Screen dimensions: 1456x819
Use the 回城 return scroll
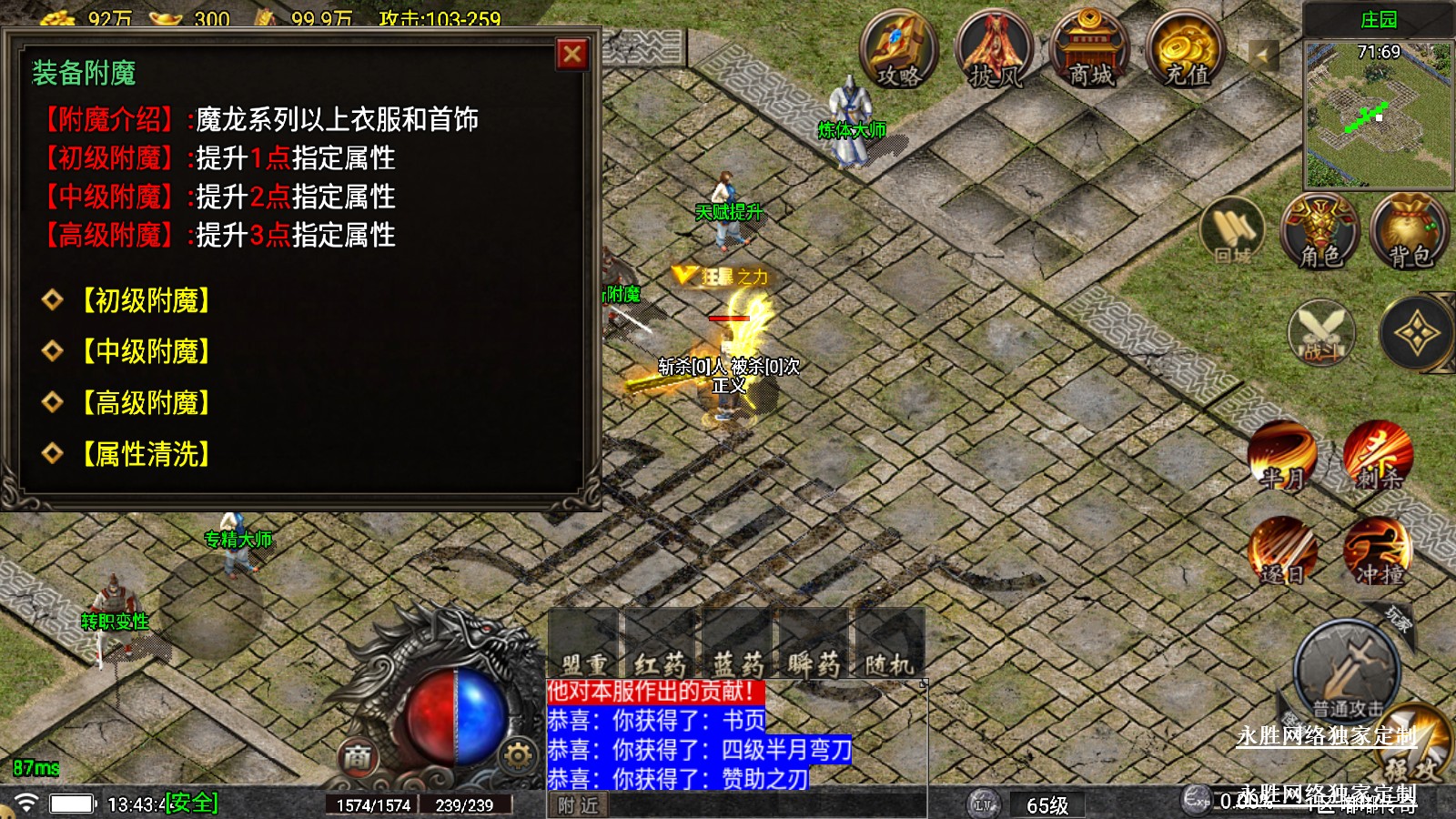pos(1233,232)
